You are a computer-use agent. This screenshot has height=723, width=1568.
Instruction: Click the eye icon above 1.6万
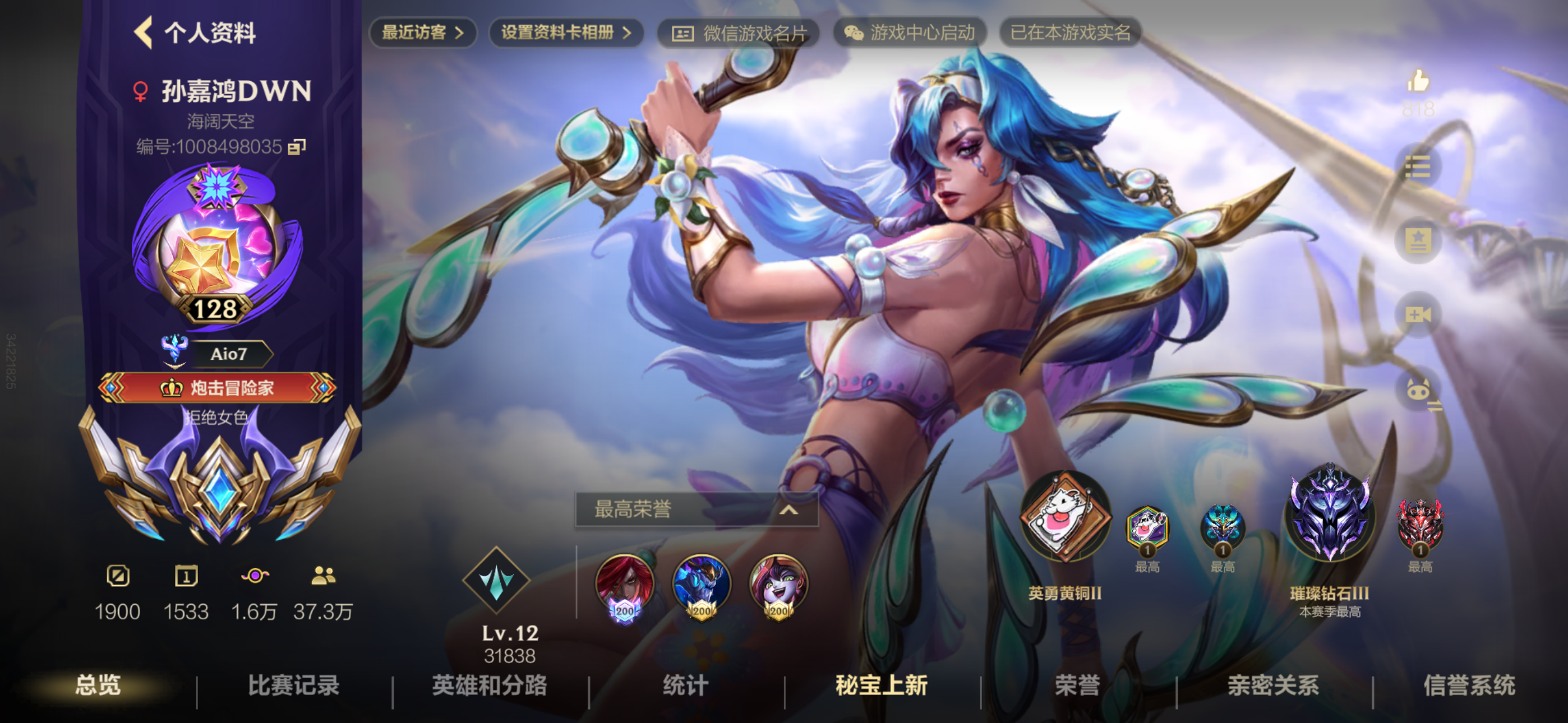pos(256,576)
